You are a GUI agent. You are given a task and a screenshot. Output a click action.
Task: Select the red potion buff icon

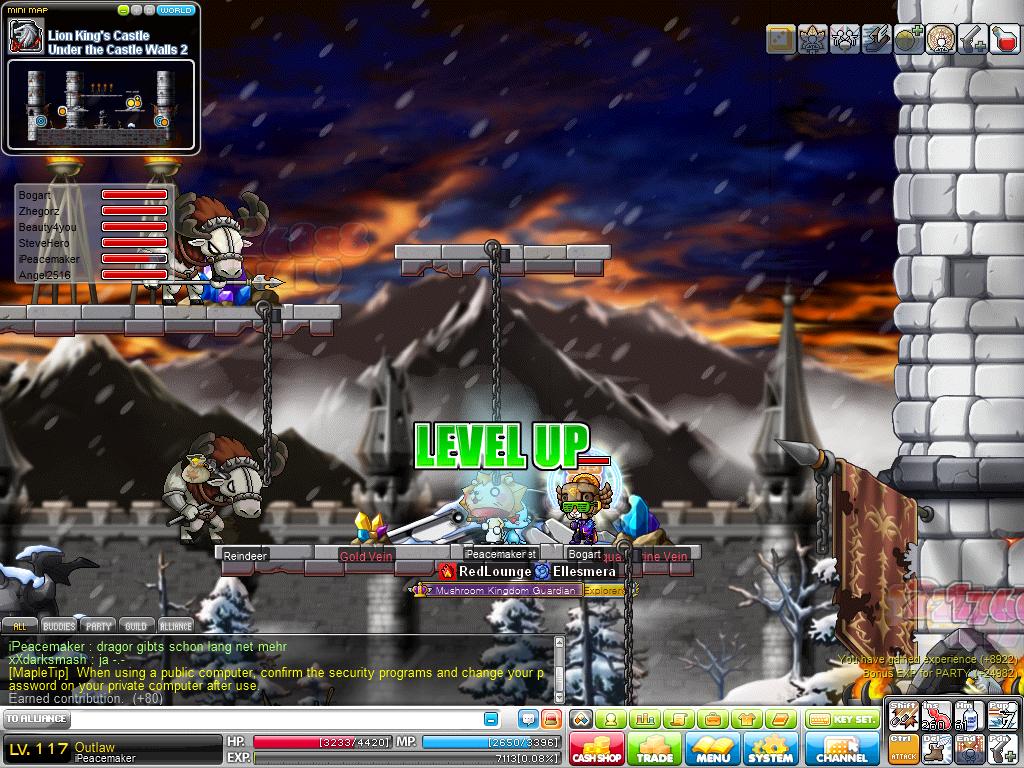tap(1004, 39)
